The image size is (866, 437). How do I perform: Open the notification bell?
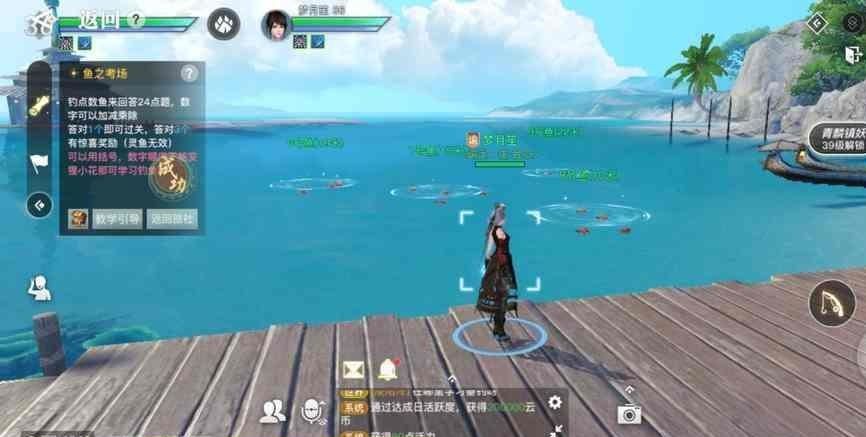pos(386,370)
